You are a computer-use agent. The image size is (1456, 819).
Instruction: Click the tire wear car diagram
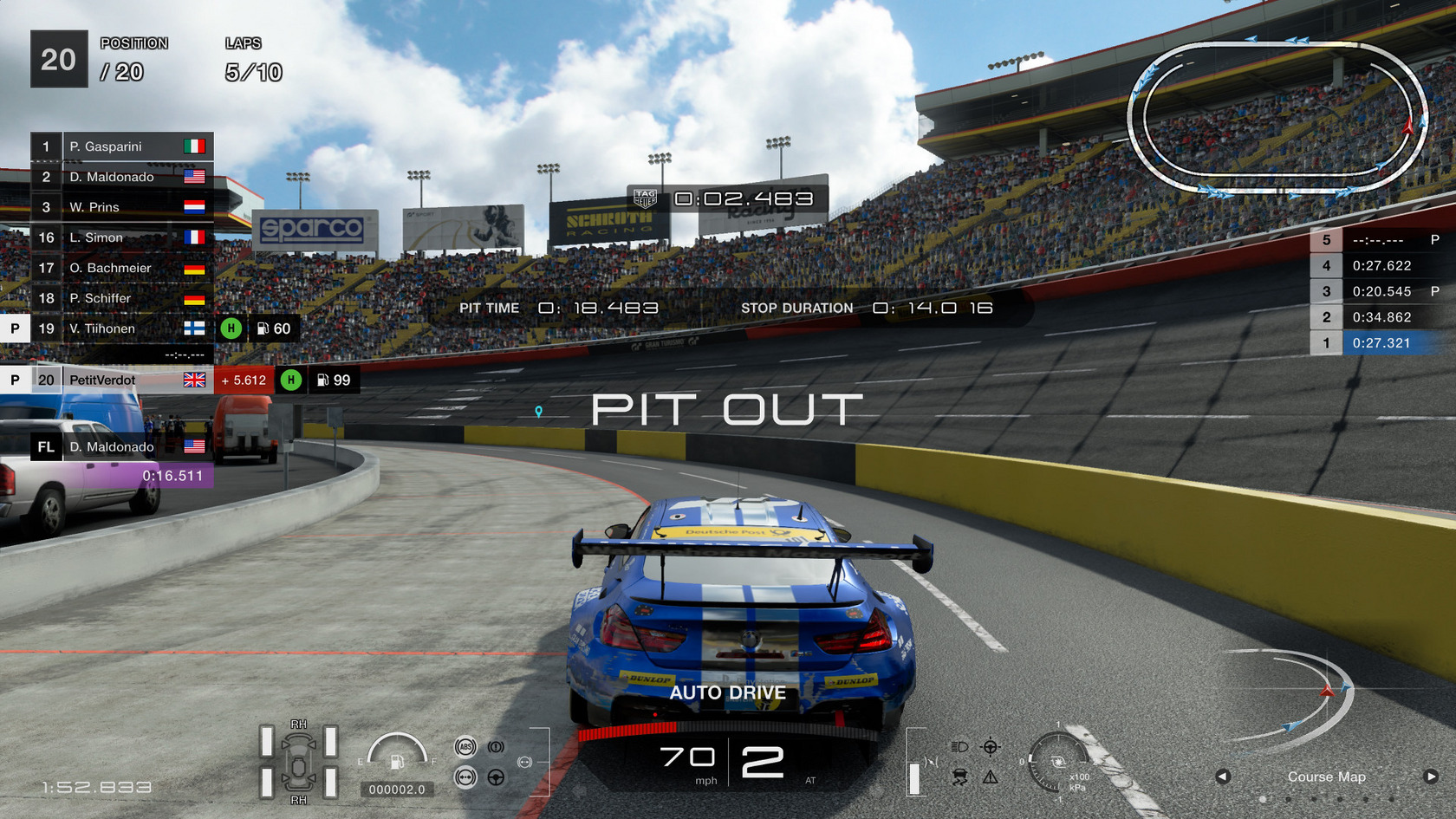(x=299, y=763)
